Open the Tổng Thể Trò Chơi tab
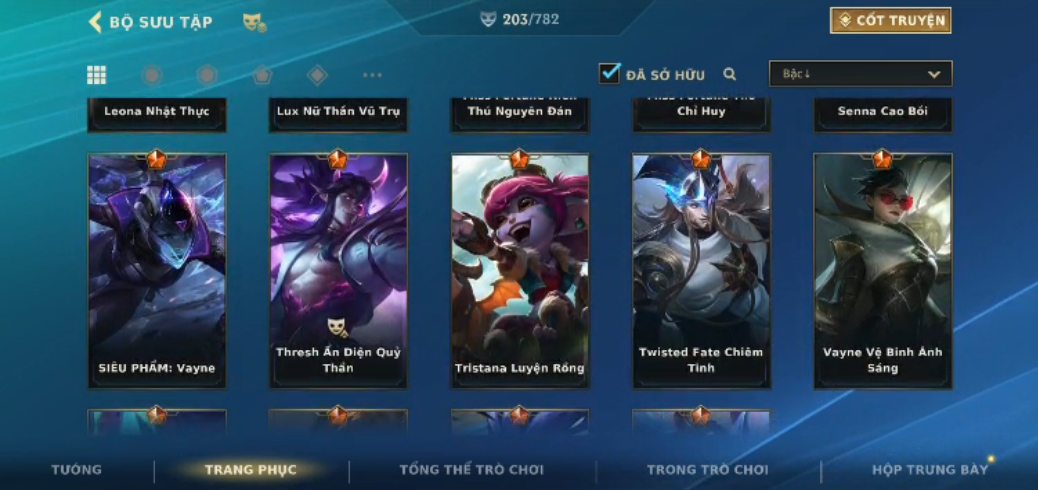Viewport: 1038px width, 490px height. click(471, 470)
